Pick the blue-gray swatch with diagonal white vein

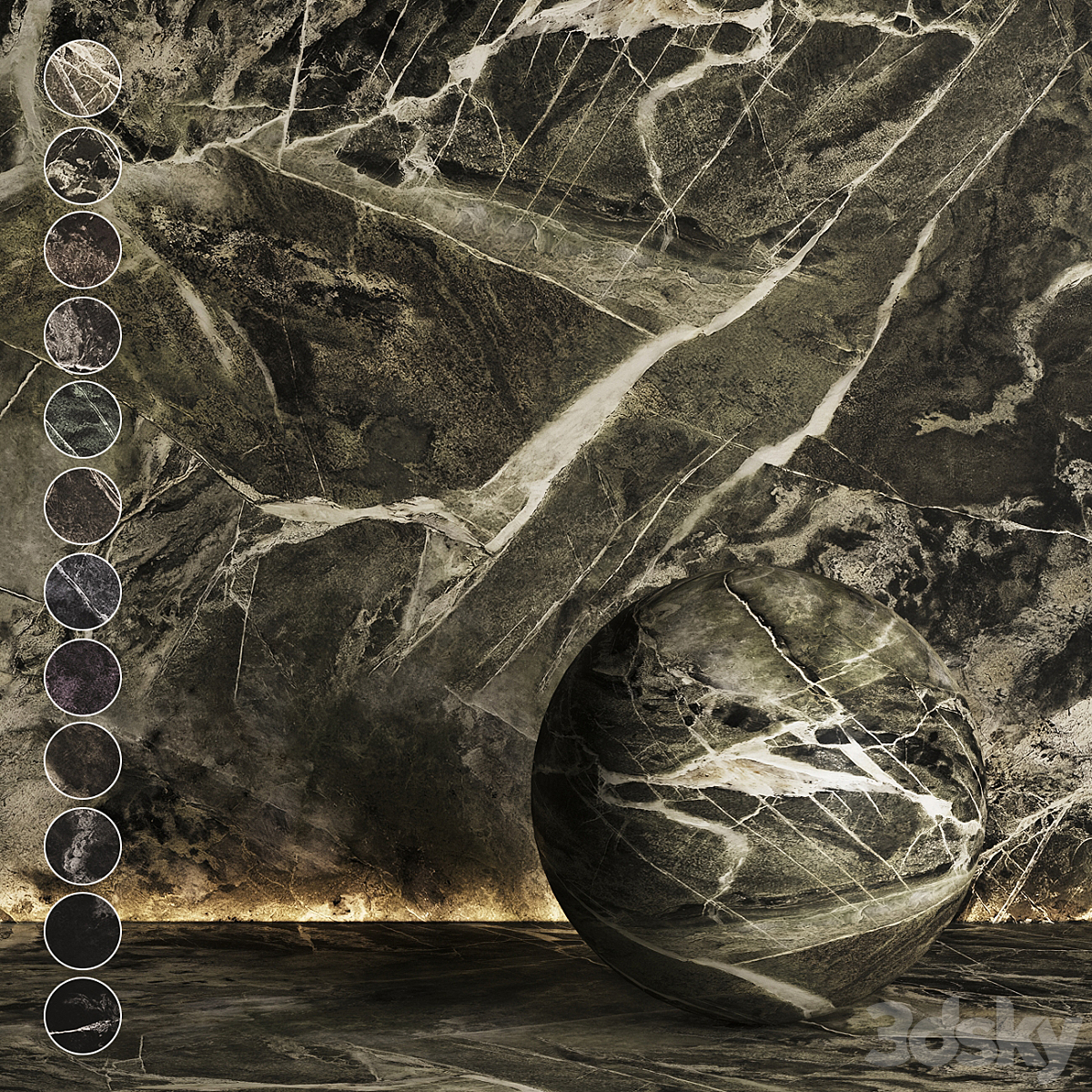coord(83,591)
